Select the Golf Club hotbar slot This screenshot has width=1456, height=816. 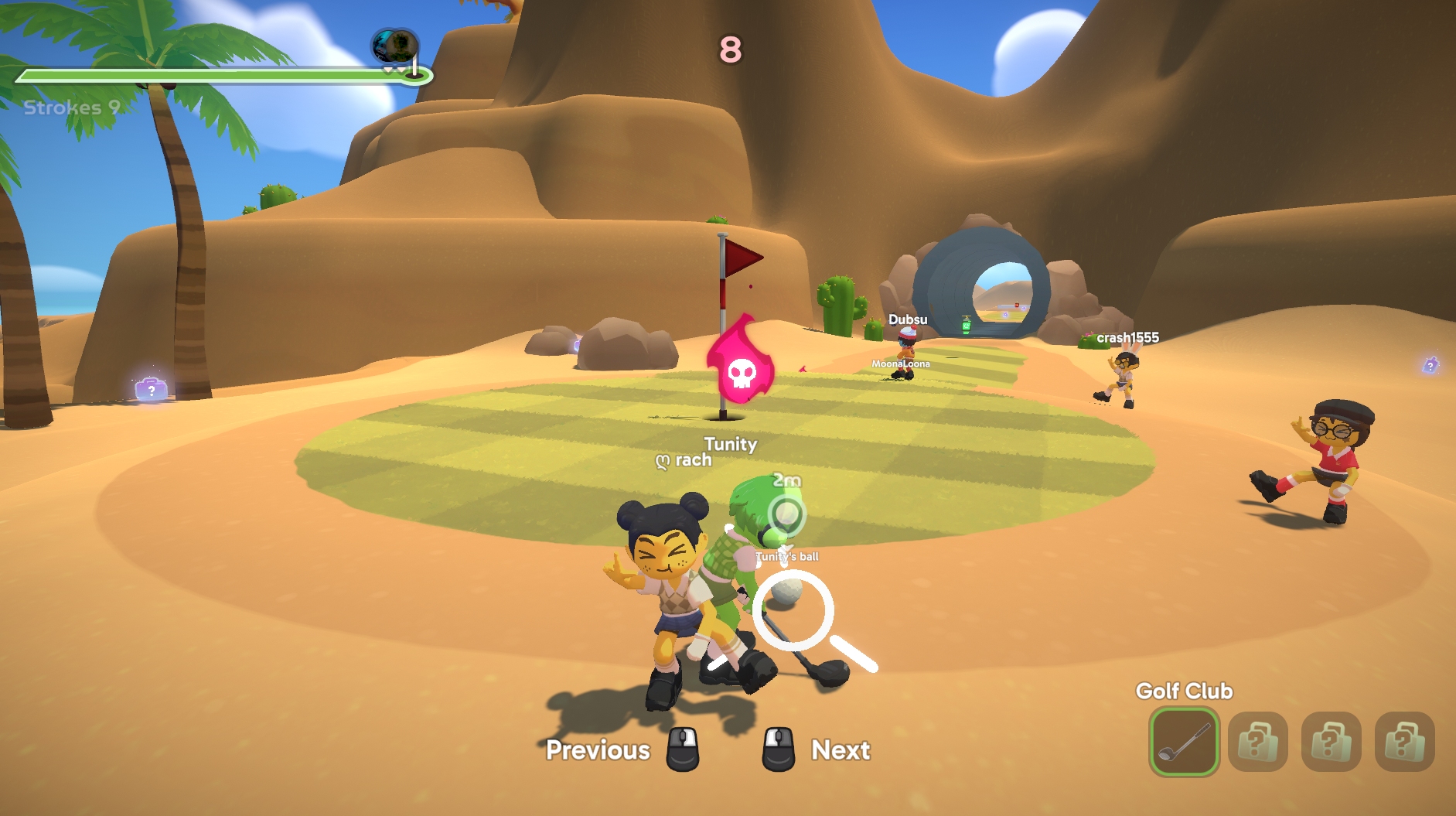(1184, 742)
